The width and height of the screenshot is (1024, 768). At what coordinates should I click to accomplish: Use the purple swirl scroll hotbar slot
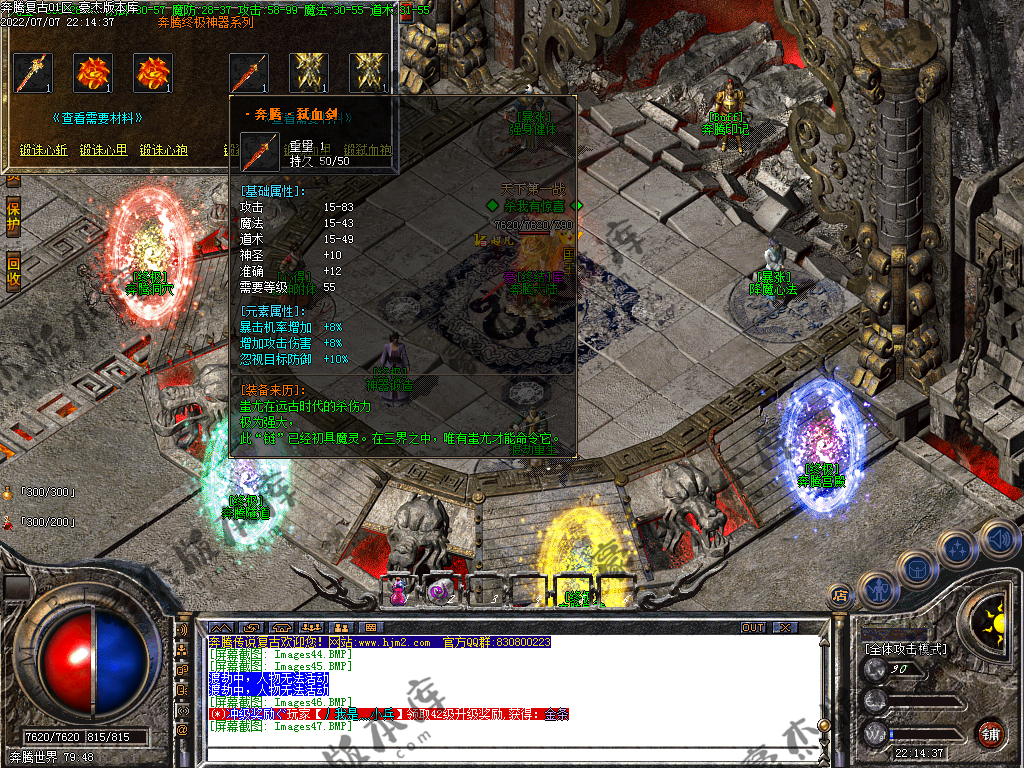(x=440, y=591)
